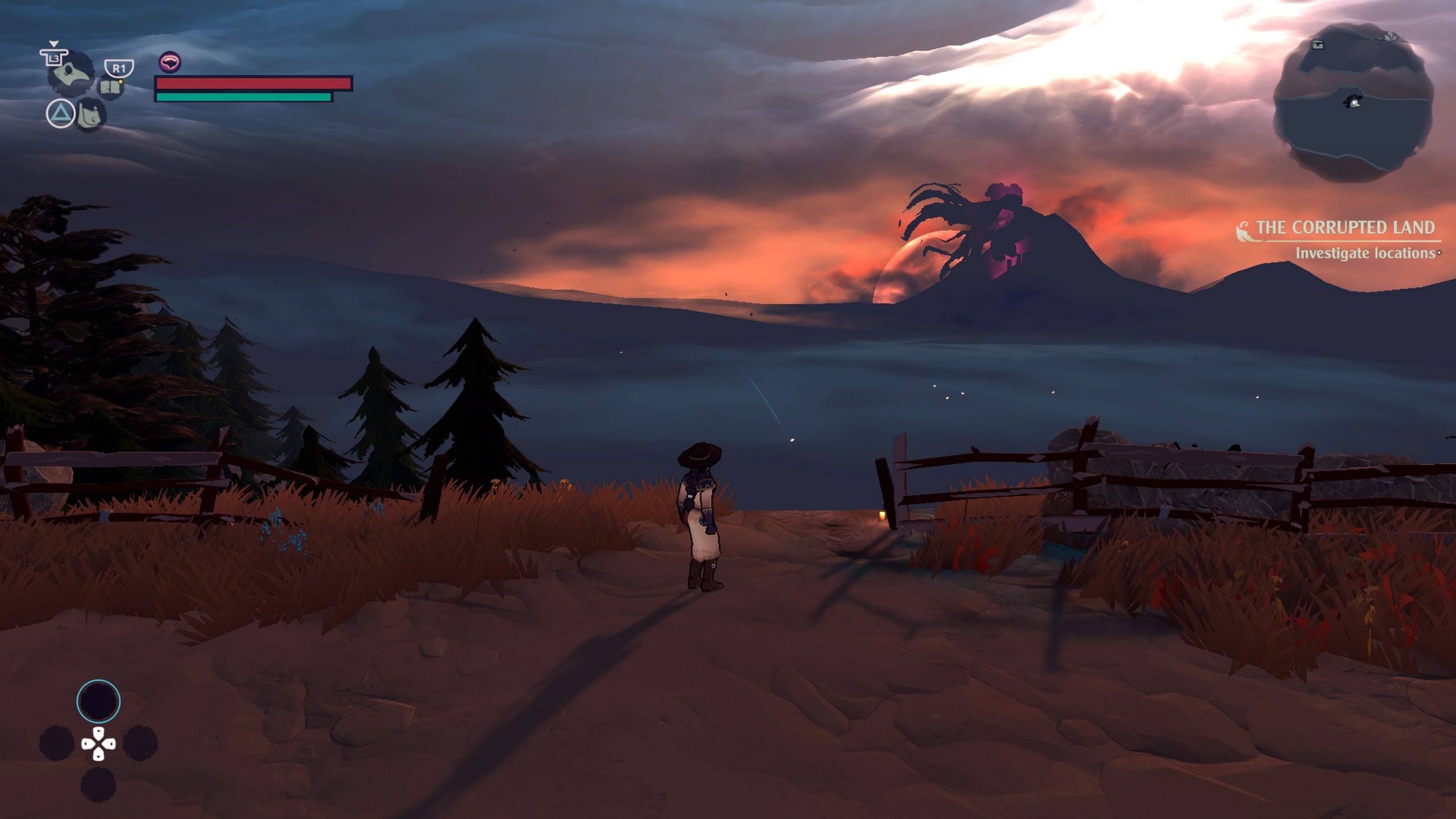Select the chest marker on the minimap
The image size is (1456, 819).
tap(1318, 44)
